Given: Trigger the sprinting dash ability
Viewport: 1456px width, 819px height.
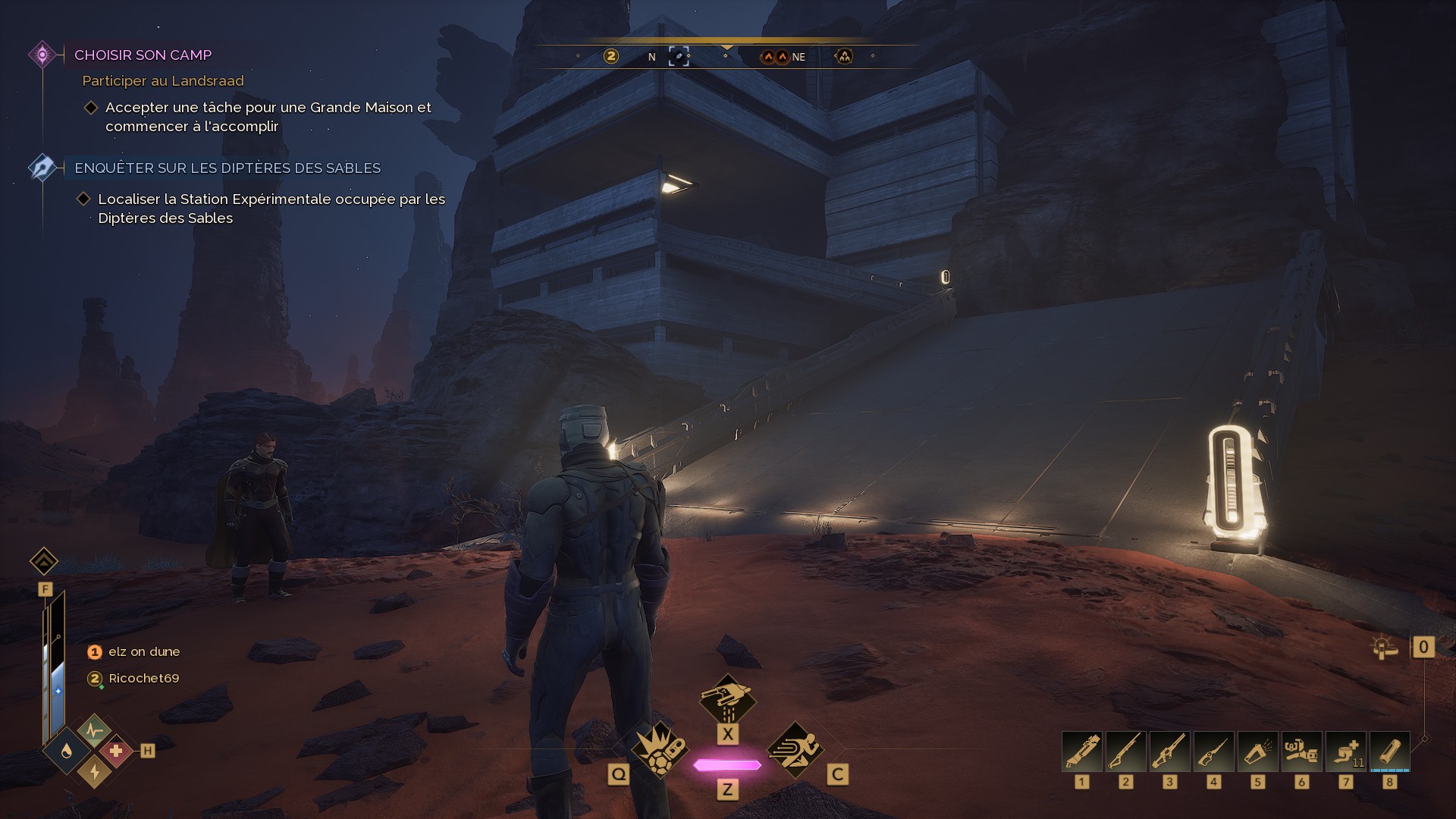Looking at the screenshot, I should [795, 750].
